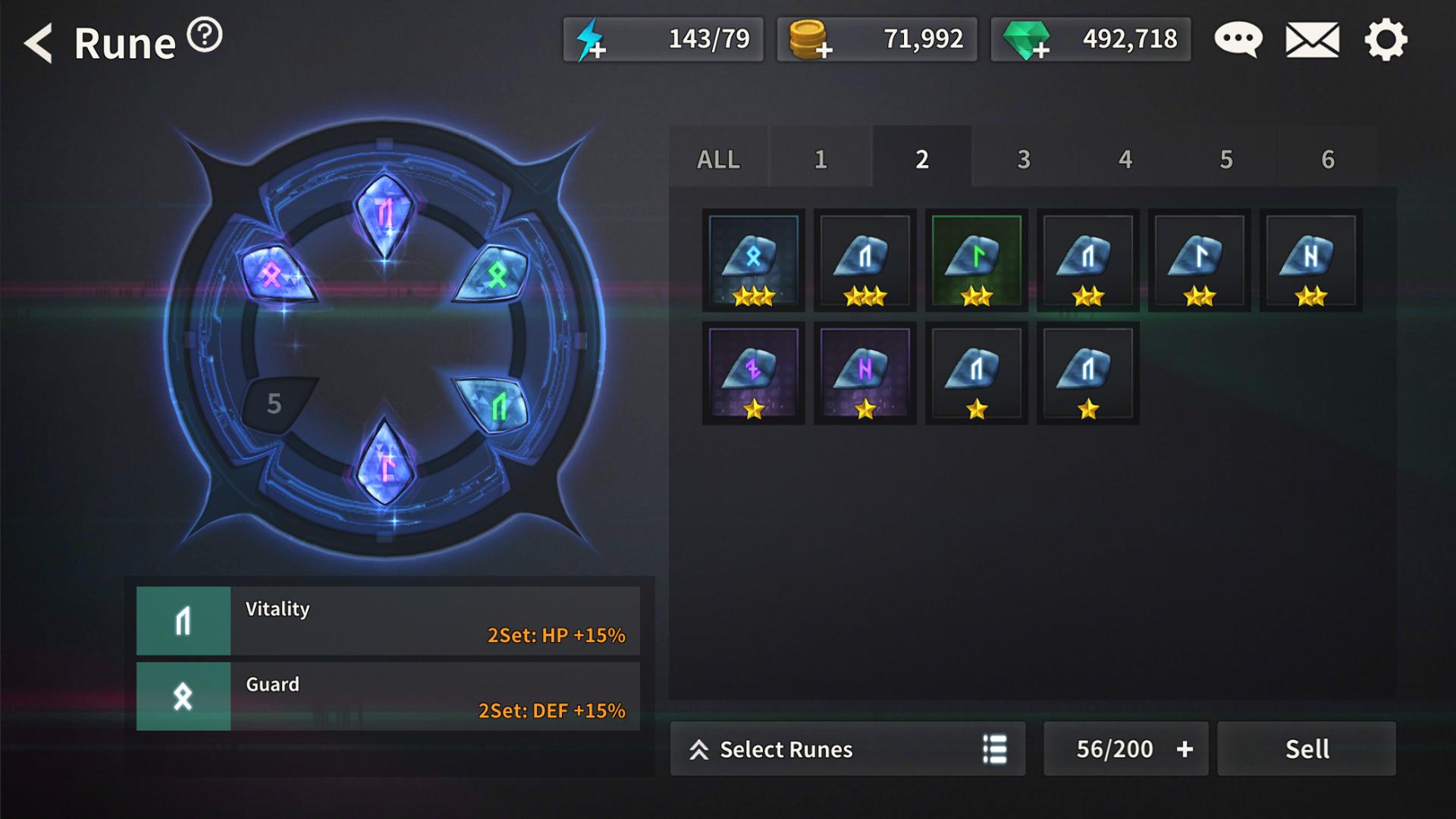This screenshot has height=819, width=1456.
Task: Add more energy with the lightning plus
Action: [x=591, y=41]
